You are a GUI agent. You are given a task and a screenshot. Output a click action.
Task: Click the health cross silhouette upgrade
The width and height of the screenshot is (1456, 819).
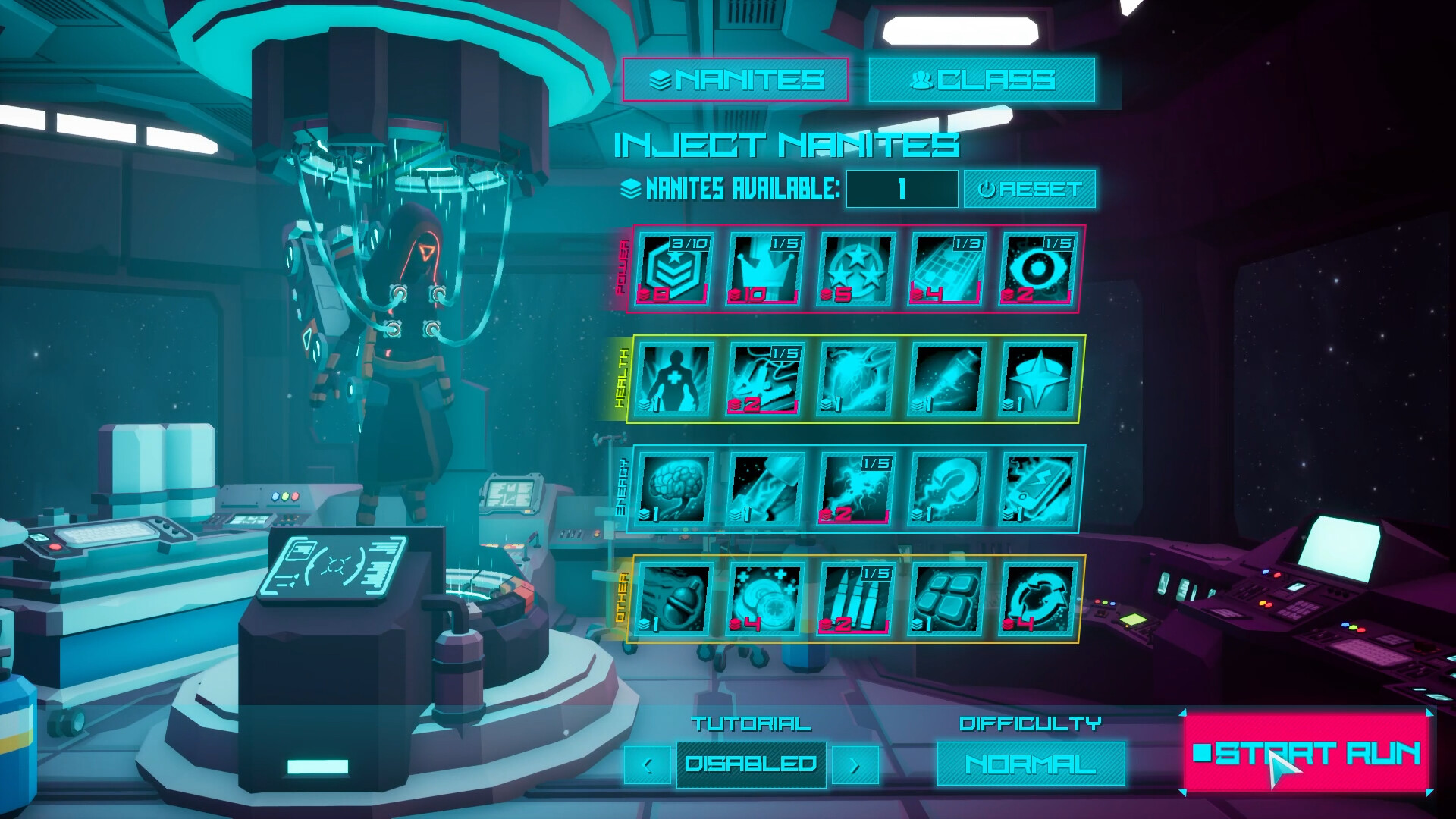(675, 379)
